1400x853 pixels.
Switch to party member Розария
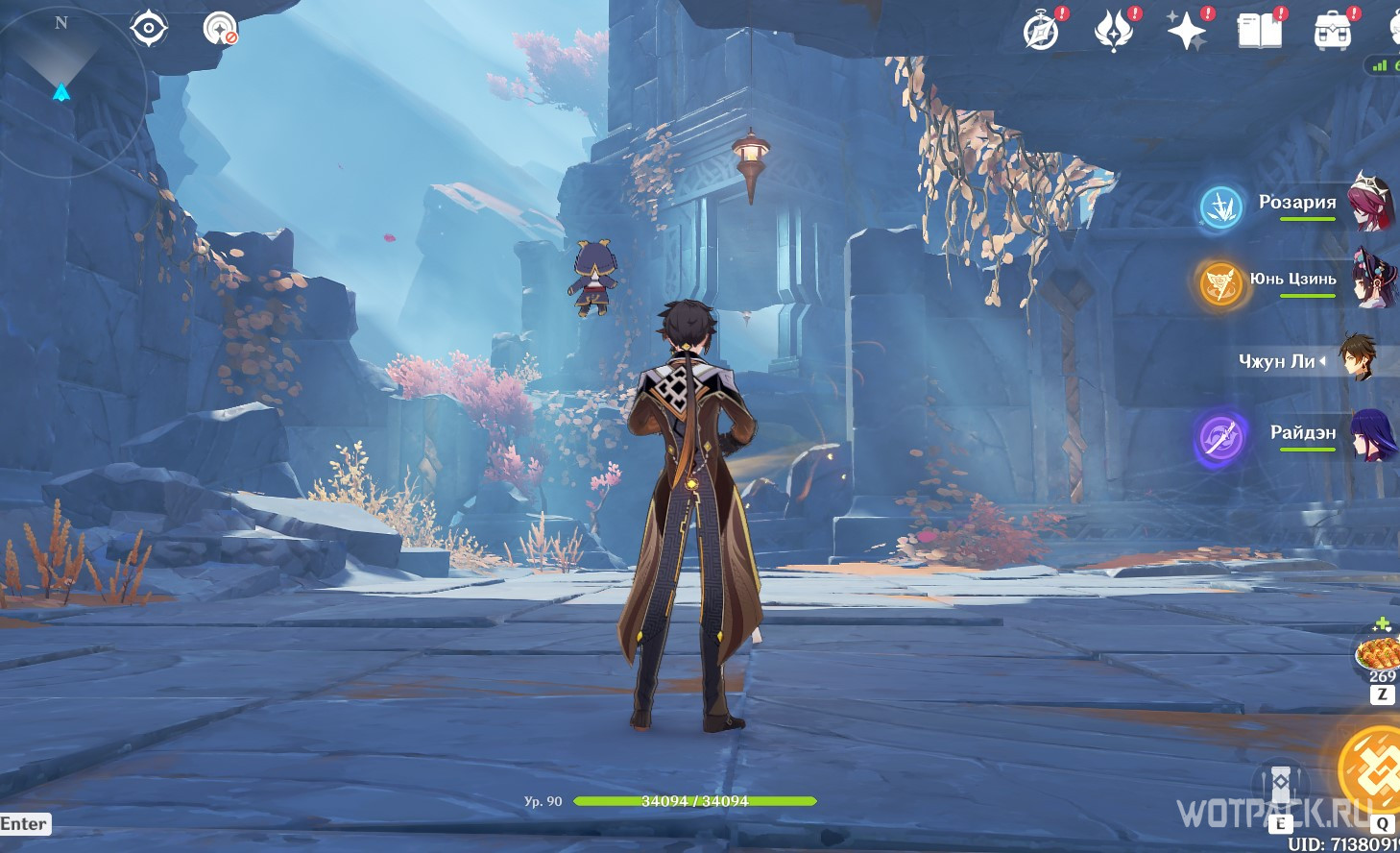click(x=1297, y=203)
